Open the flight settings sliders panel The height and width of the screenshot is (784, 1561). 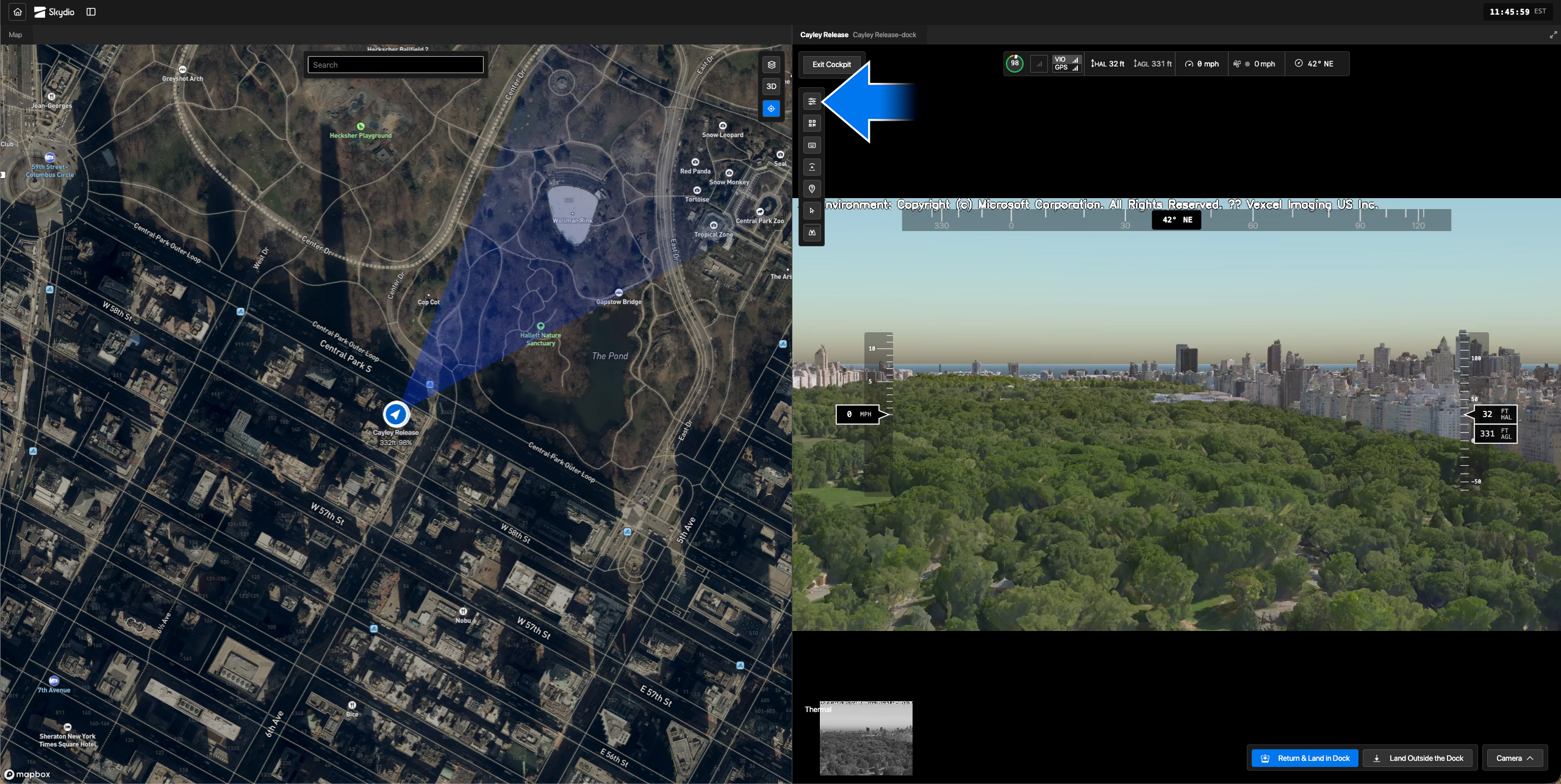pyautogui.click(x=811, y=101)
